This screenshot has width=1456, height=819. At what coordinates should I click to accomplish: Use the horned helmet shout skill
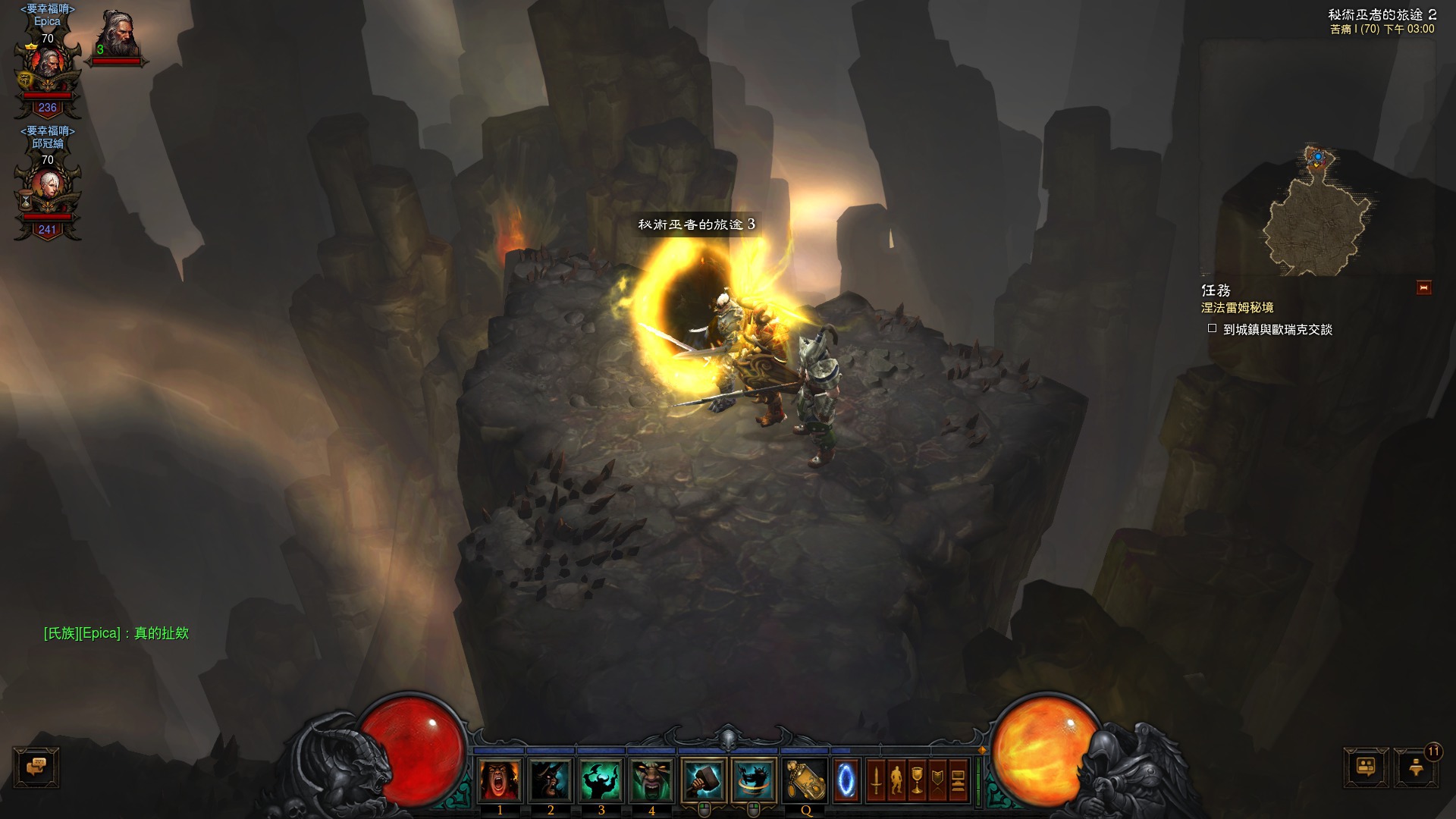(551, 780)
